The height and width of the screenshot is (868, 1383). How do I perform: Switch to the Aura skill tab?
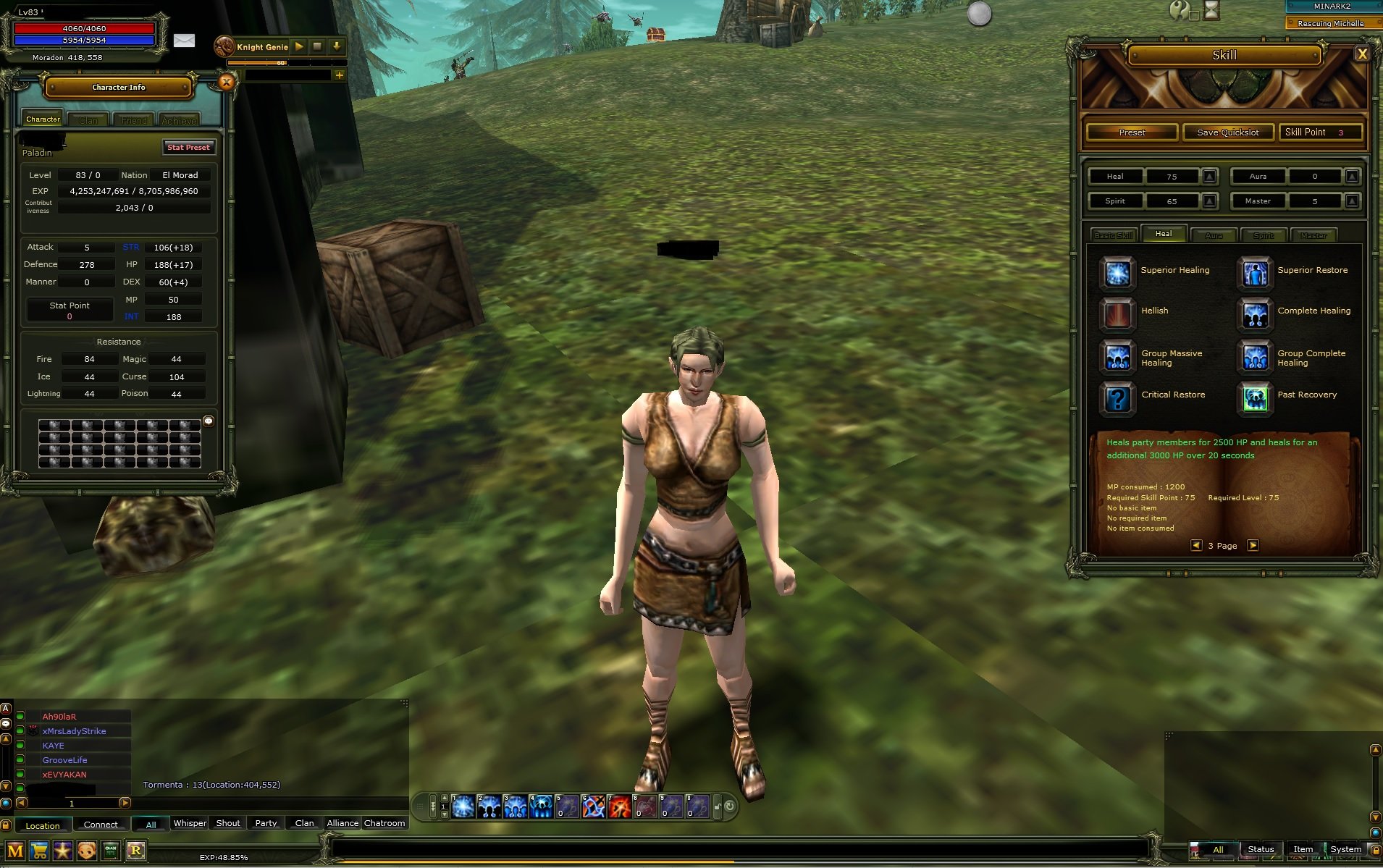click(1214, 235)
